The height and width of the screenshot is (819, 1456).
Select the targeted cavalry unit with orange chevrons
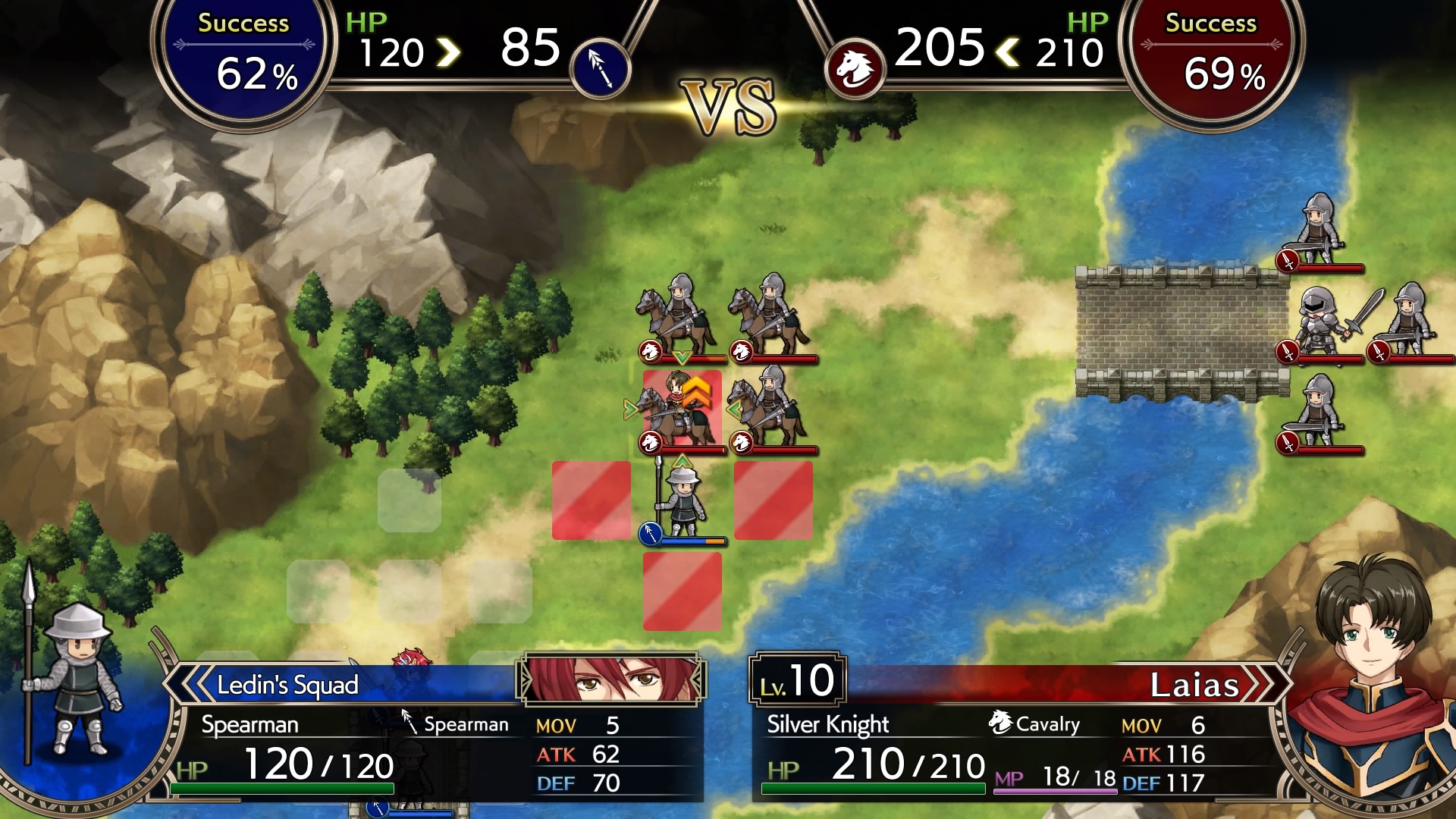tap(680, 410)
